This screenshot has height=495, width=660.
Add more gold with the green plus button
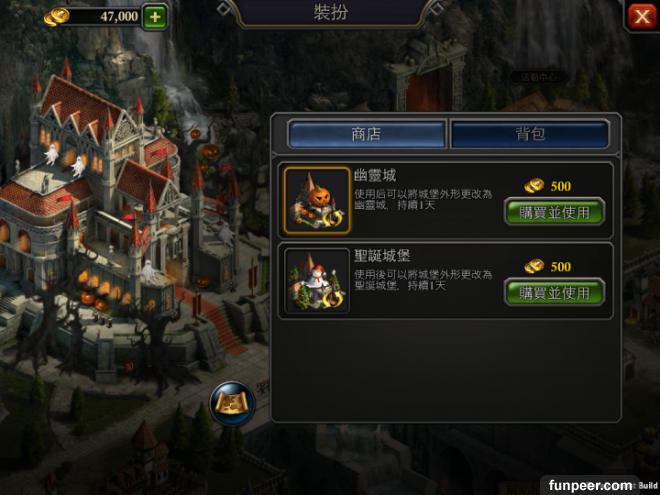click(x=155, y=16)
